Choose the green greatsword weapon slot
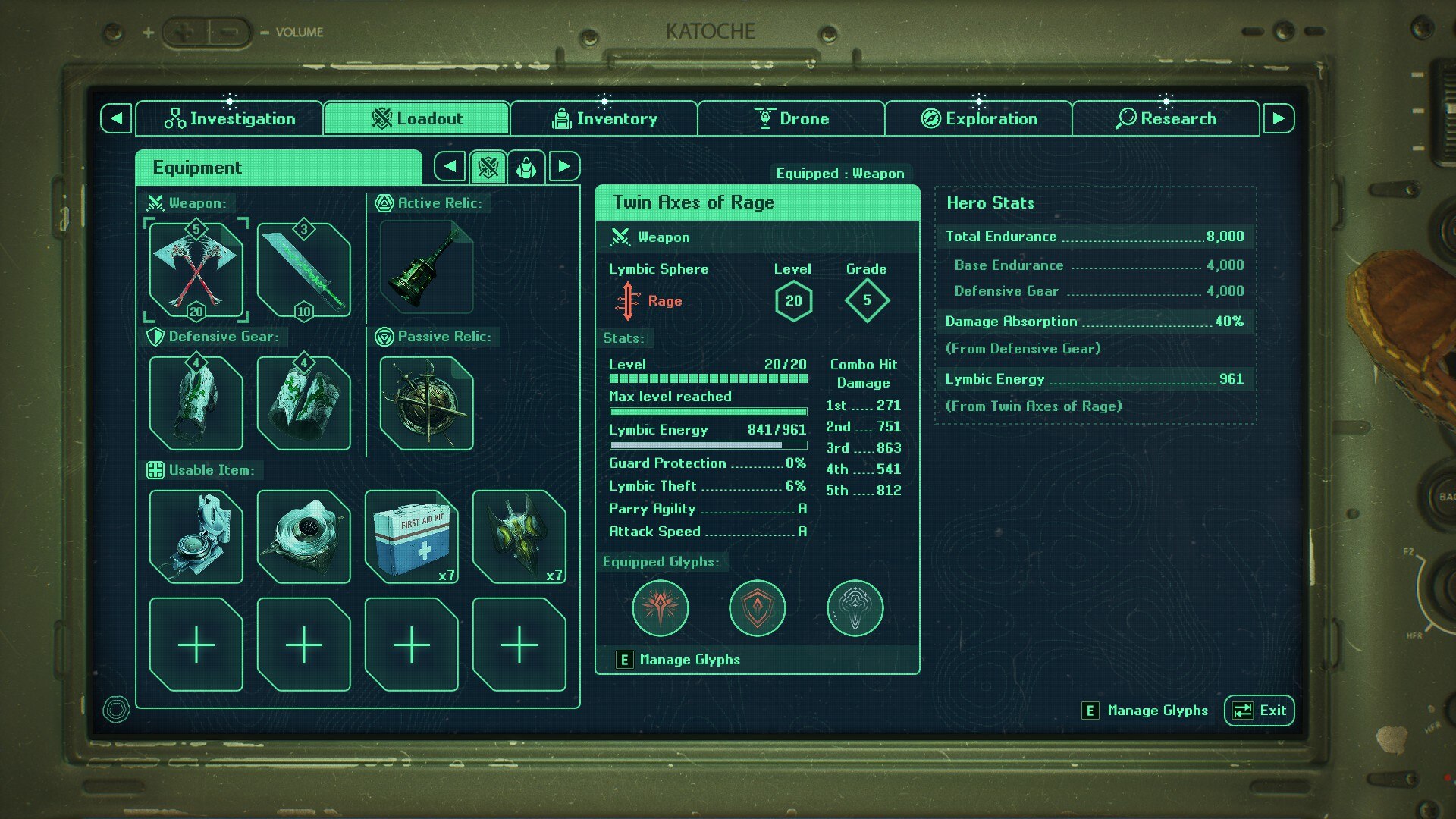This screenshot has height=819, width=1456. [x=303, y=270]
